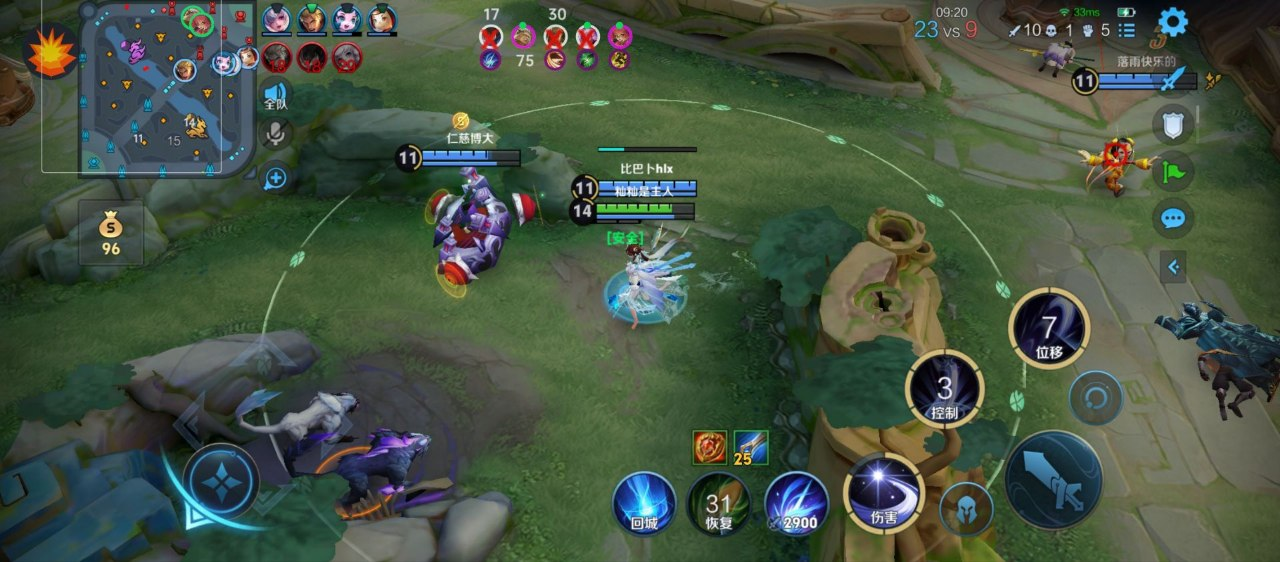
Task: Cast the 位移 dash skill
Action: 1048,327
